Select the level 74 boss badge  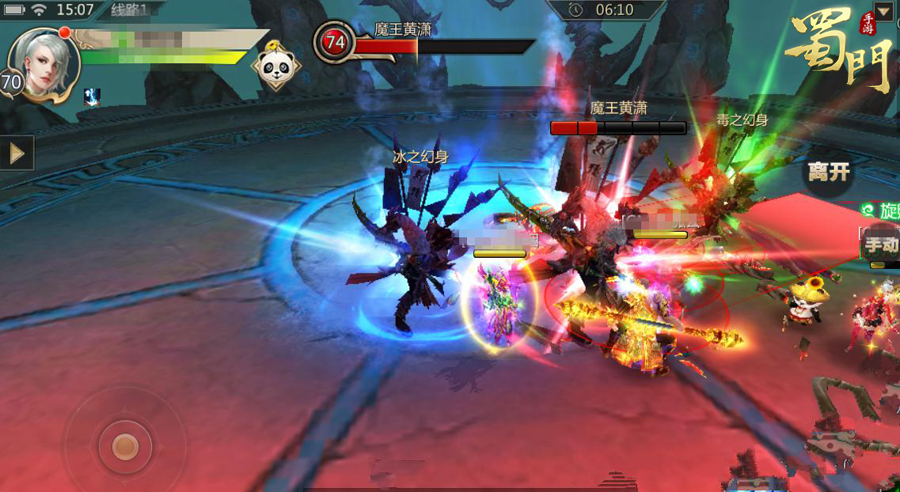tap(334, 42)
